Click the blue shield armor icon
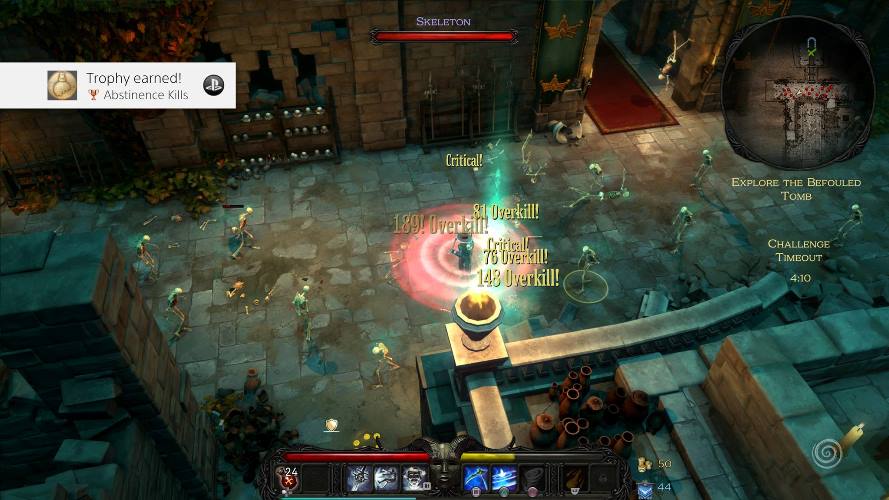The width and height of the screenshot is (889, 500). point(643,487)
